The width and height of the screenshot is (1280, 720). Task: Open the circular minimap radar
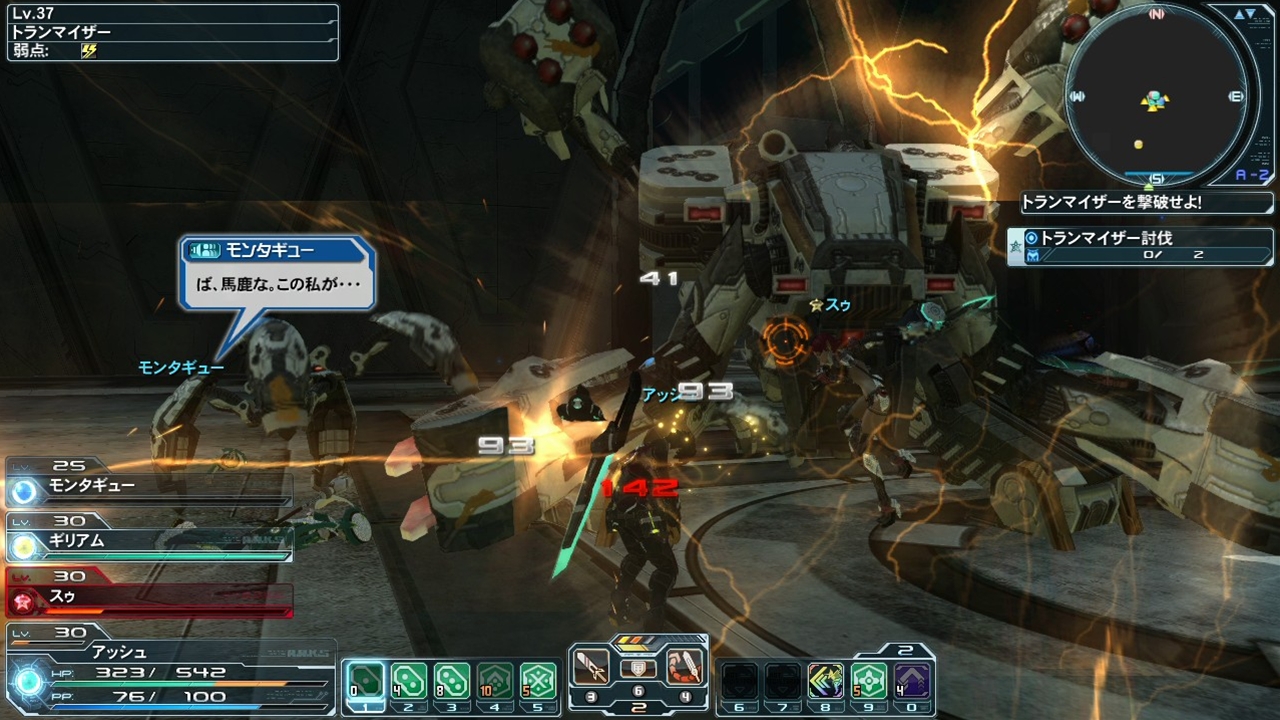[x=1156, y=96]
